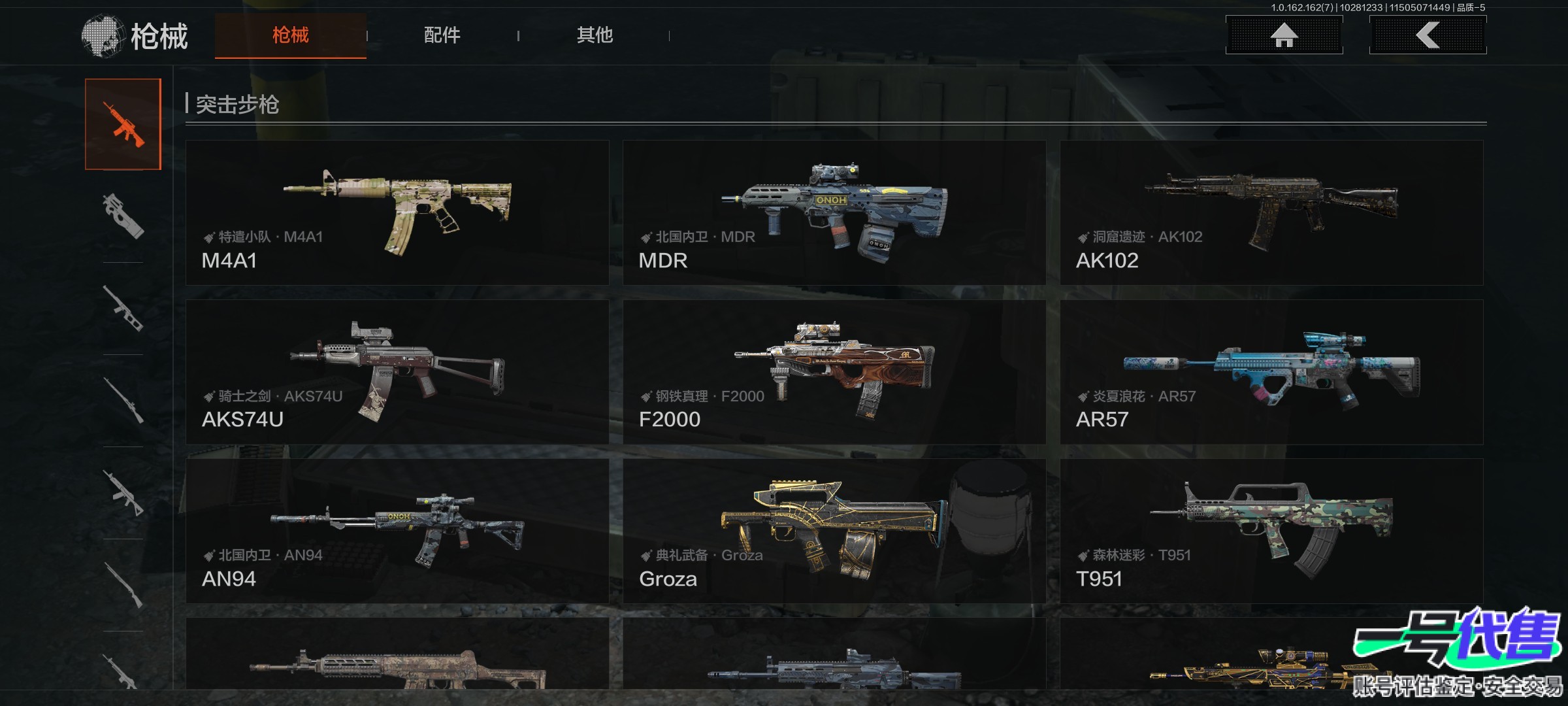1568x706 pixels.
Task: Click the back arrow button
Action: pos(1428,35)
